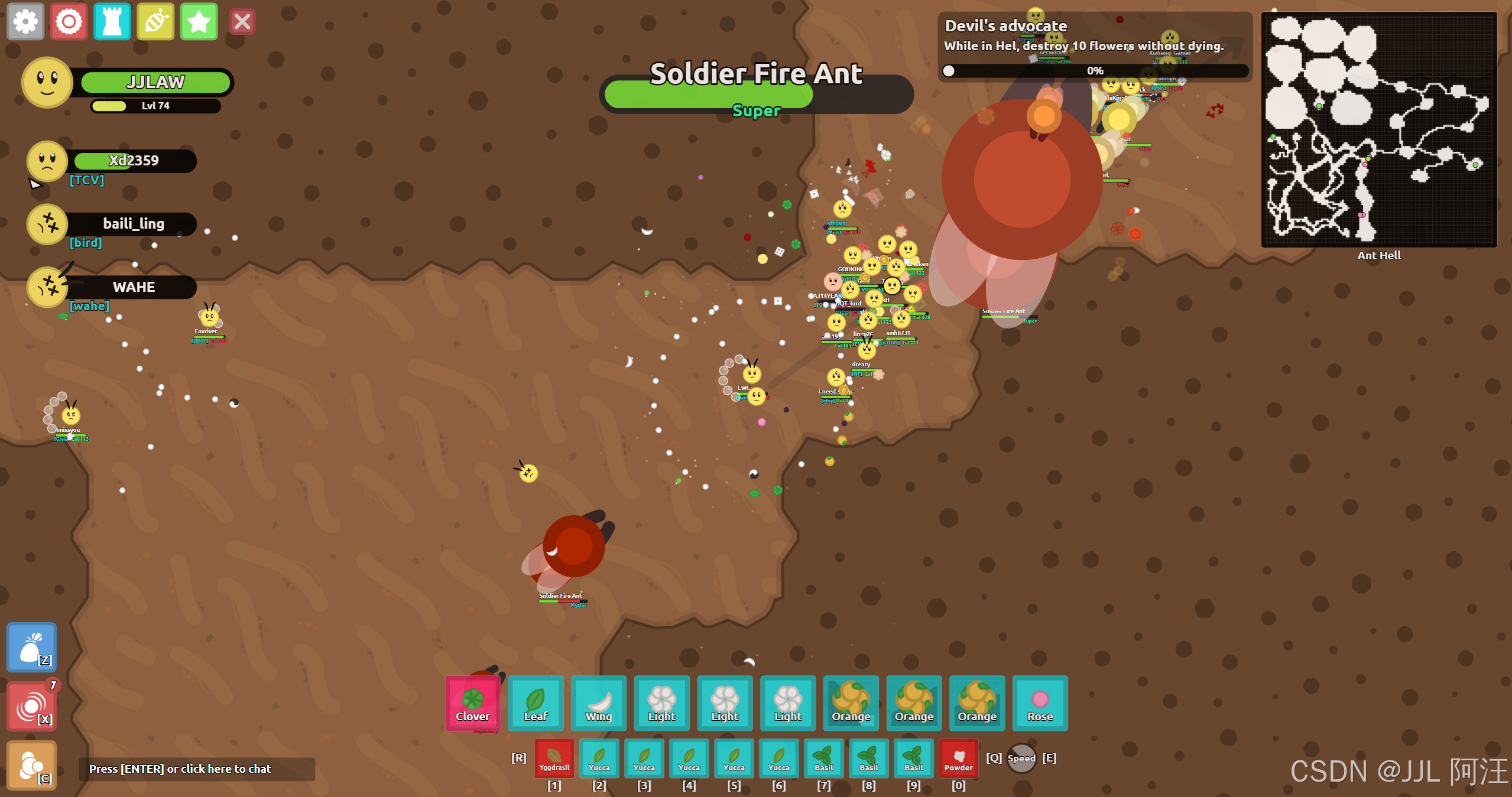Choose the Wing petal slot

pos(599,703)
